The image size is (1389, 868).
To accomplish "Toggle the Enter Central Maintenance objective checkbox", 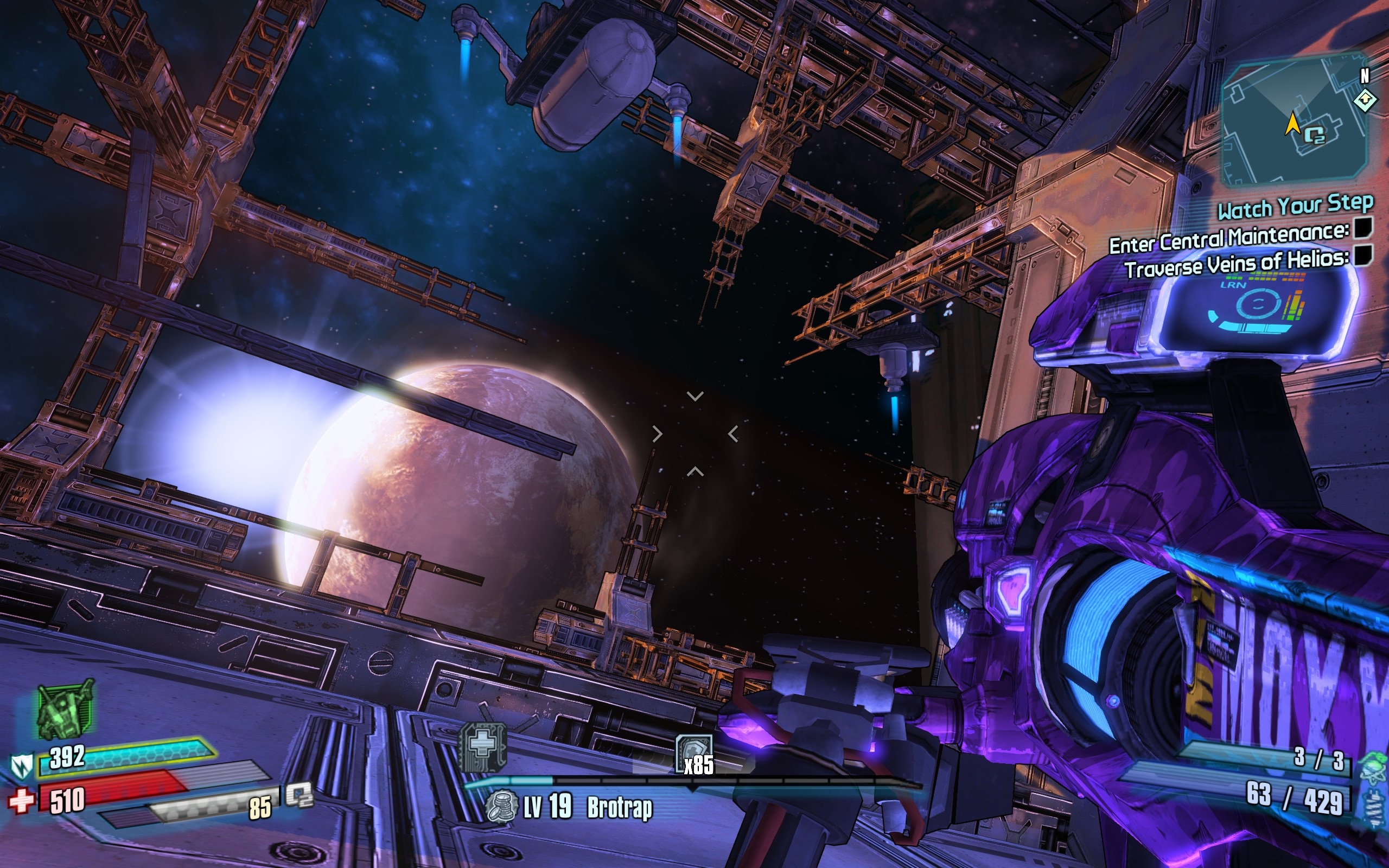I will [x=1363, y=228].
